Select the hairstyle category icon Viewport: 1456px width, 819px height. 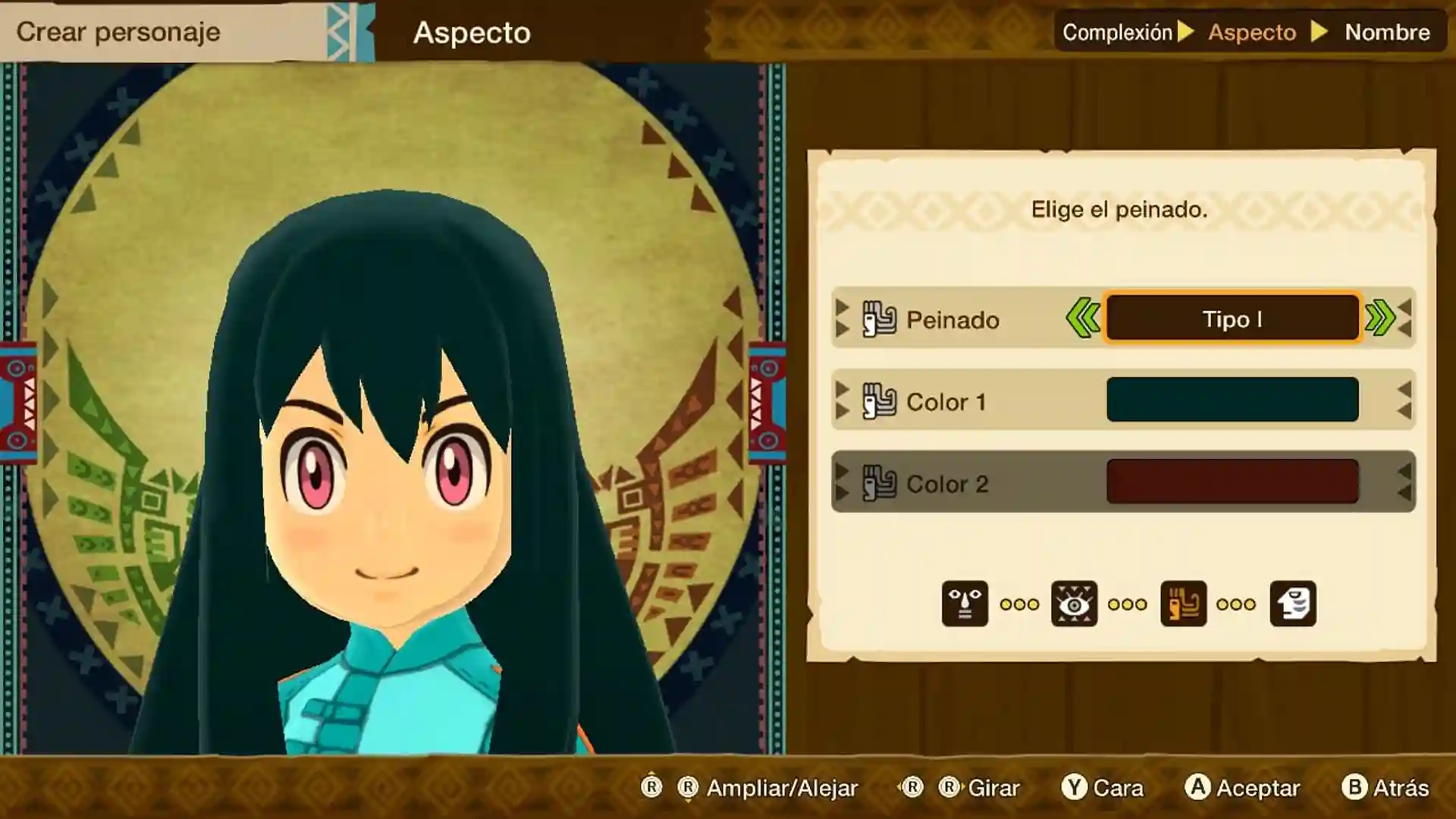pos(1183,604)
